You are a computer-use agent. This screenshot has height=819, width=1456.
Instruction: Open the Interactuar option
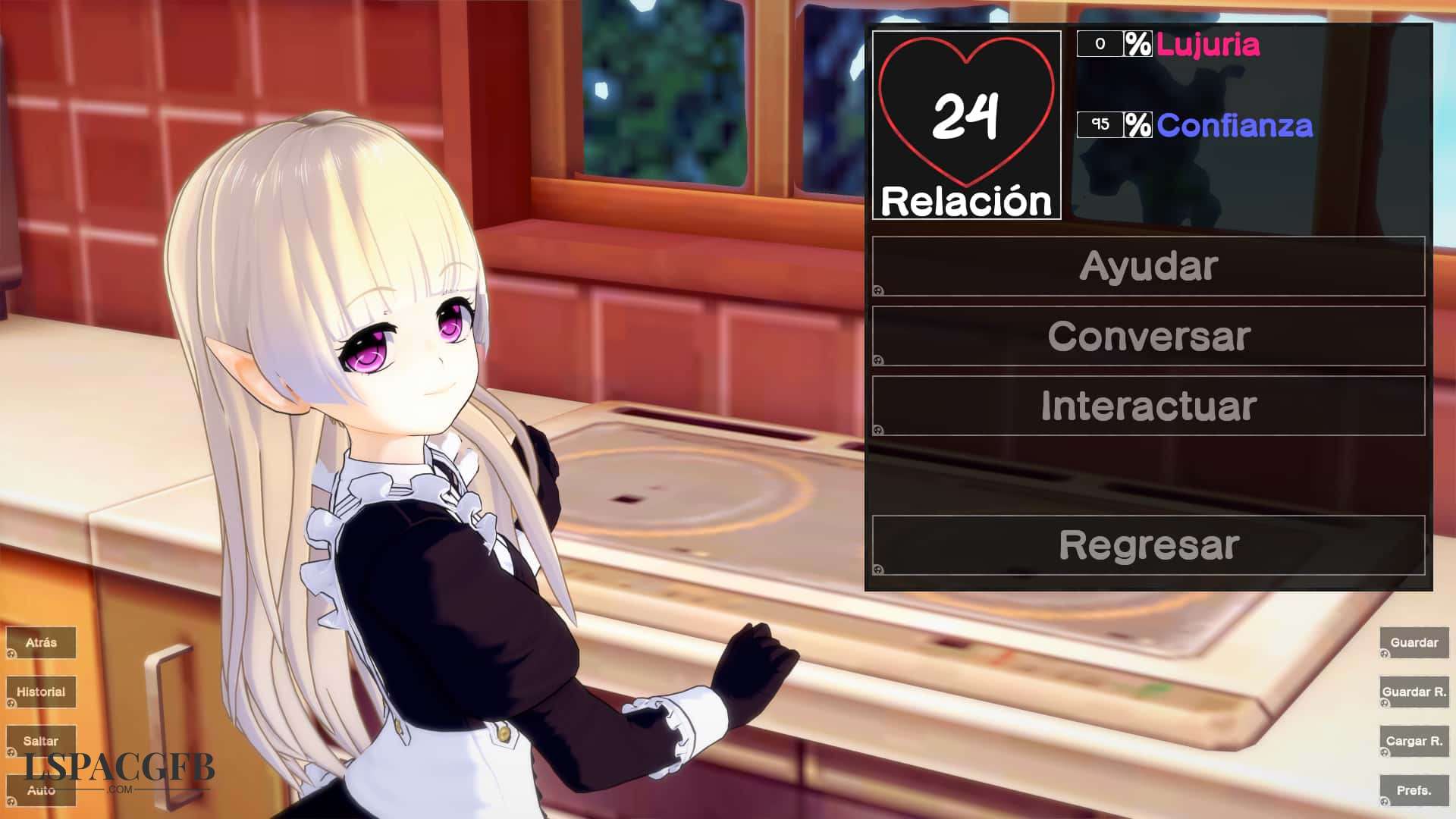(x=1148, y=406)
